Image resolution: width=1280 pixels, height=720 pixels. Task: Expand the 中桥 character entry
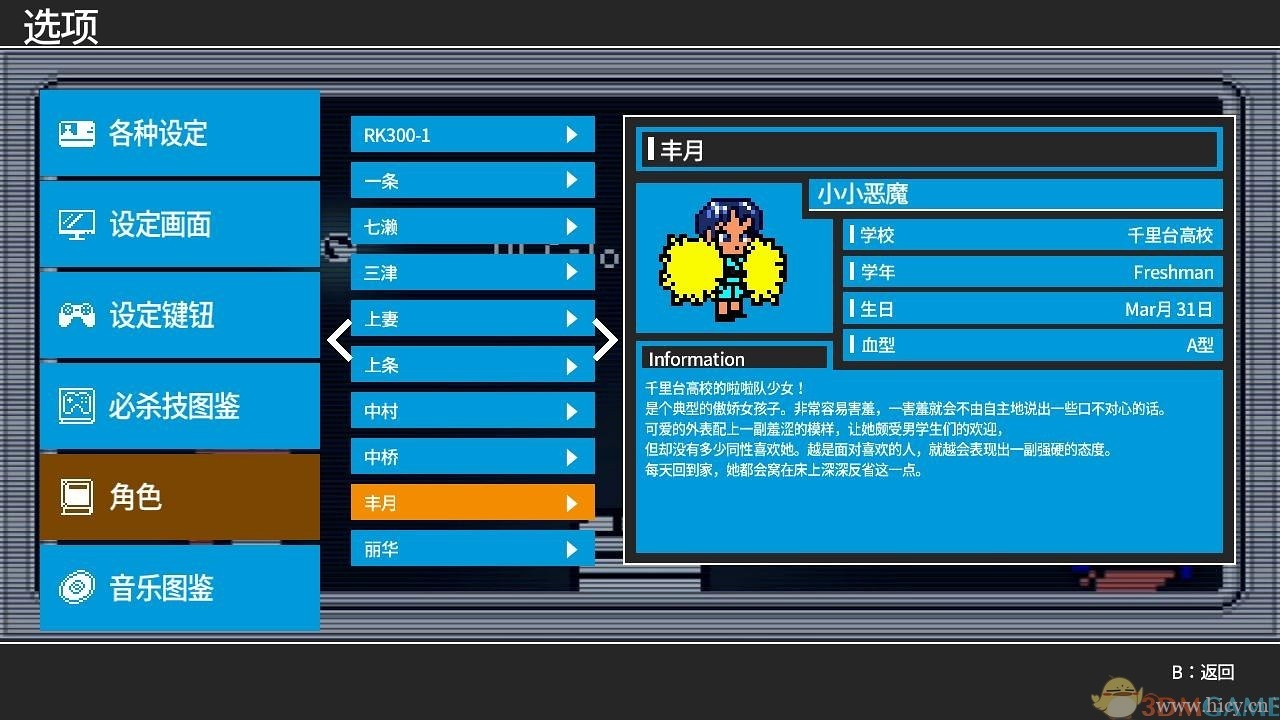[572, 456]
